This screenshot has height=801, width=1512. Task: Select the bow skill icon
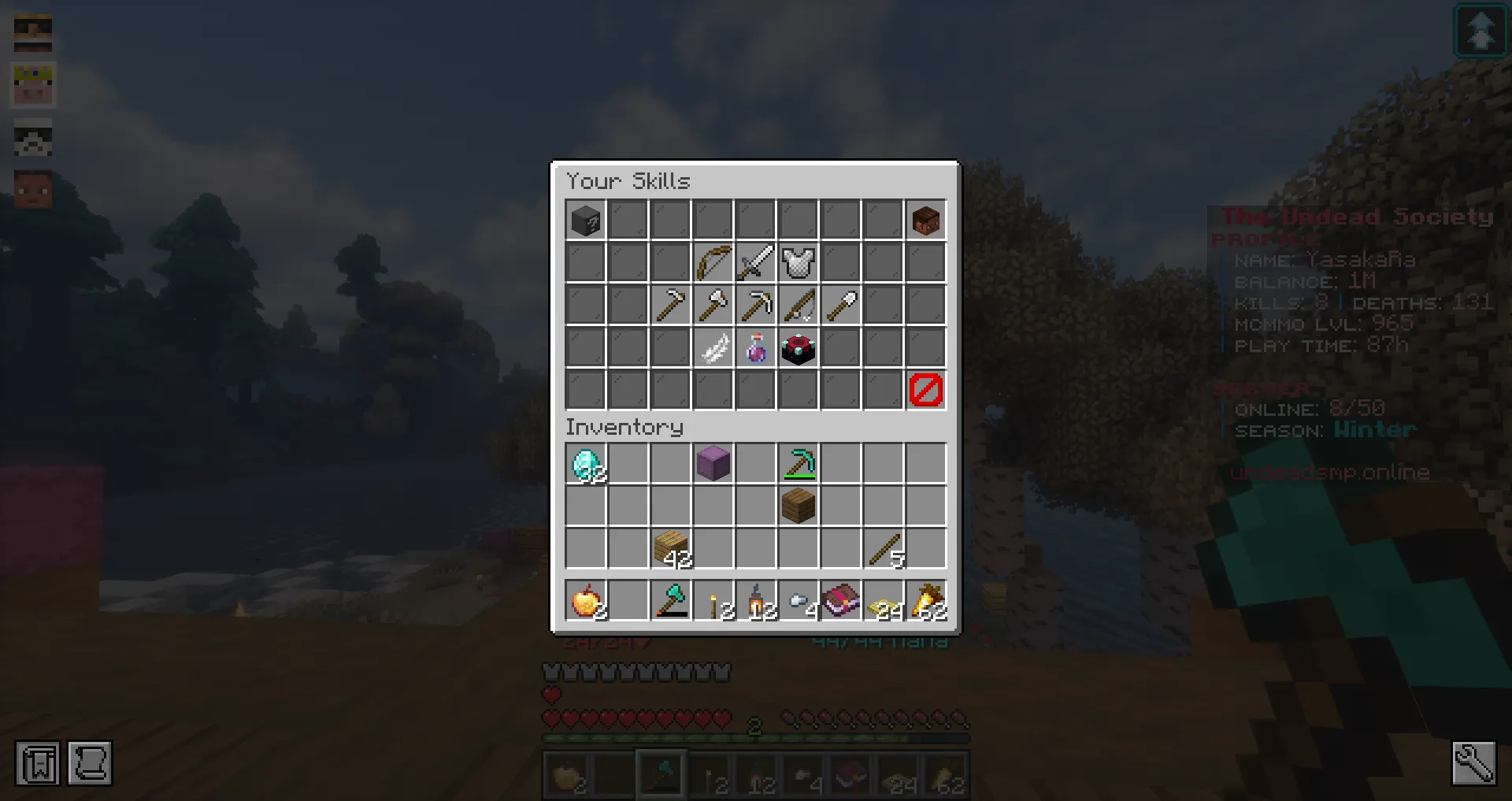click(x=713, y=262)
